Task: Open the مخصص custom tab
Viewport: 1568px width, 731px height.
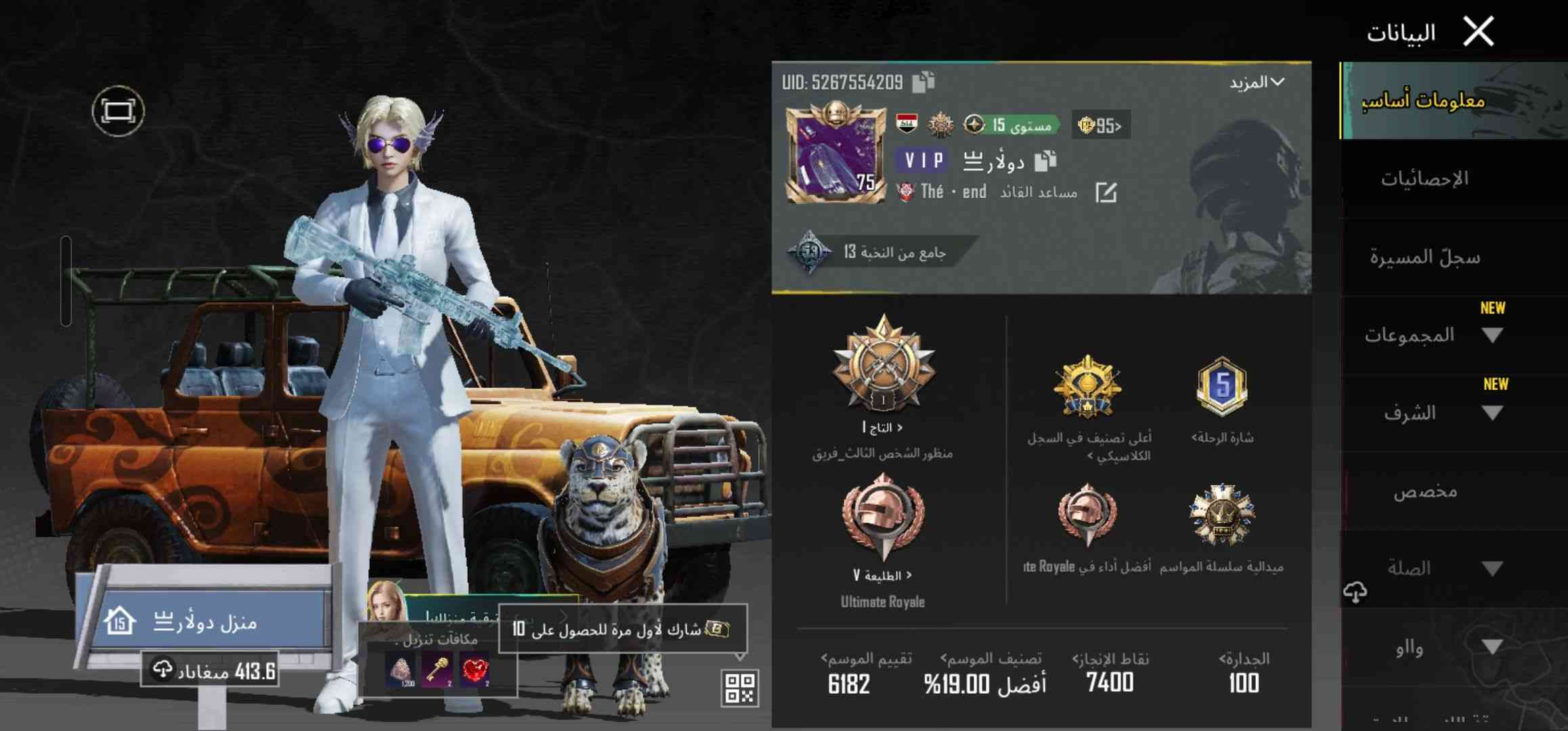Action: (1424, 491)
